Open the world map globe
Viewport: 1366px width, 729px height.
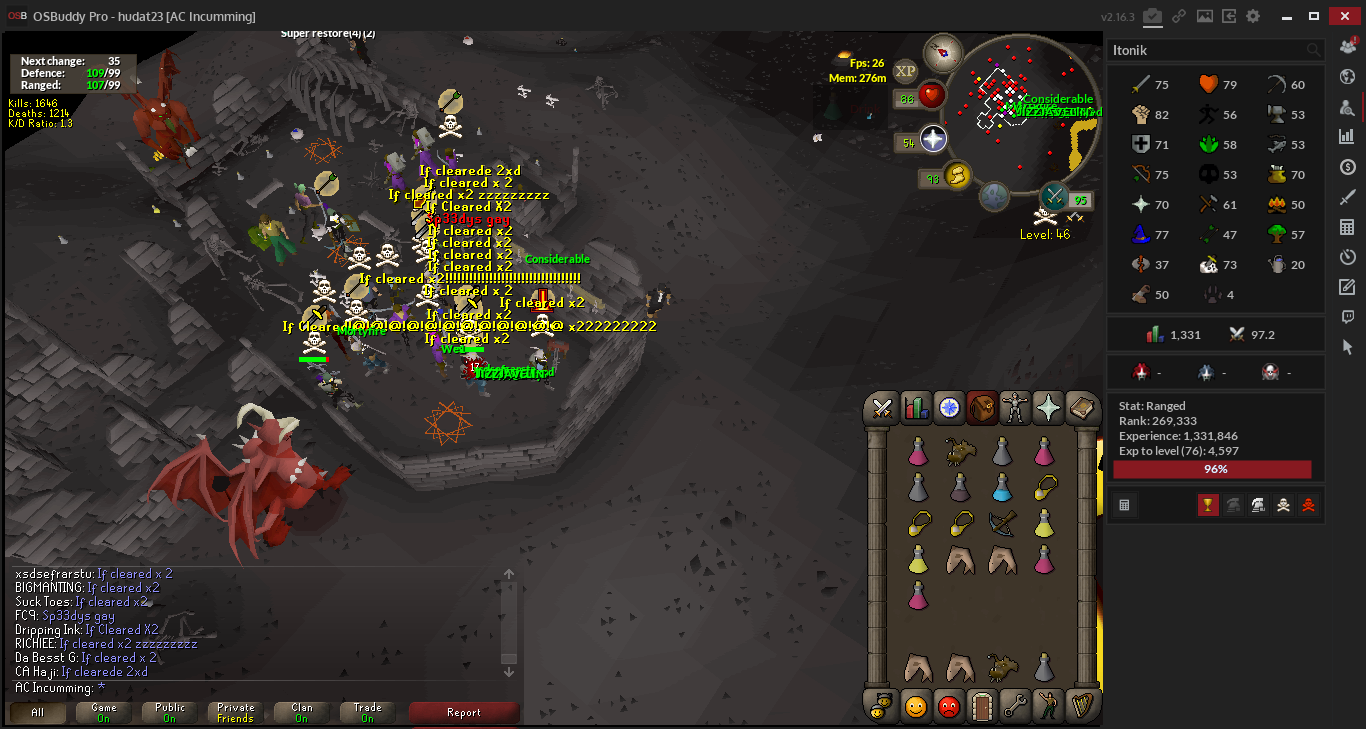(x=993, y=196)
